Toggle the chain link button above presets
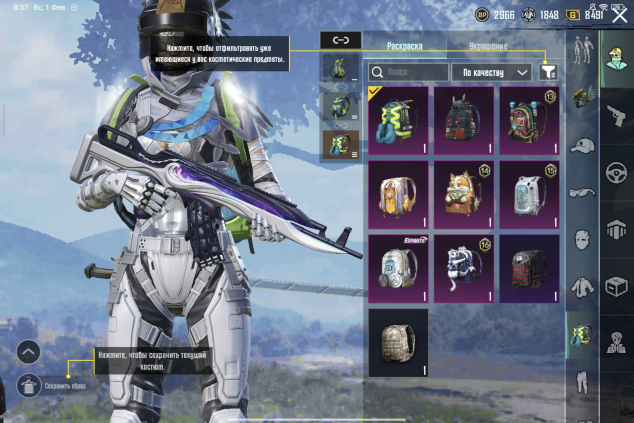This screenshot has height=423, width=634. click(x=340, y=40)
